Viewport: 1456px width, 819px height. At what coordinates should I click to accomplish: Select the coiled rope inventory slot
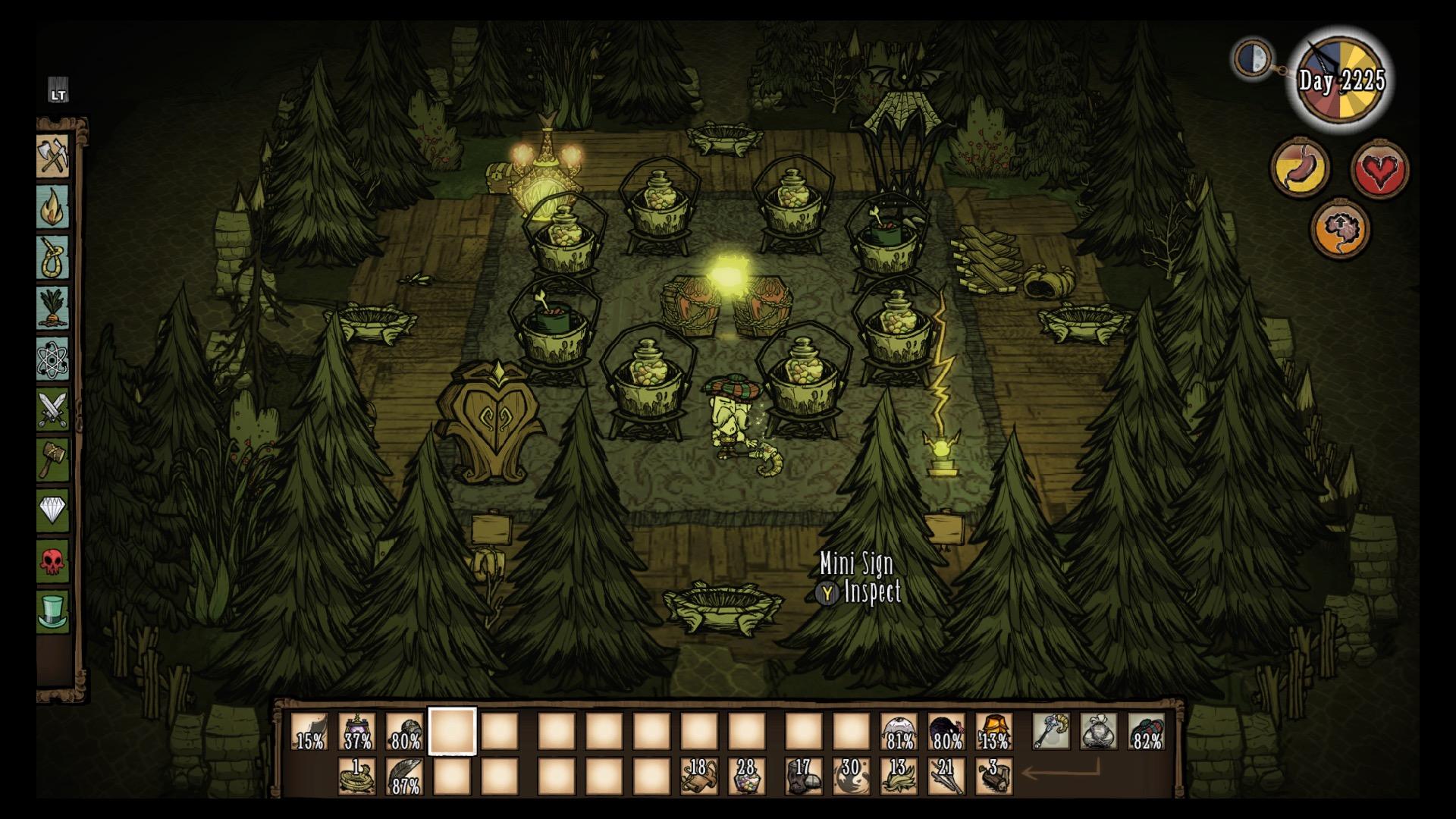(357, 777)
